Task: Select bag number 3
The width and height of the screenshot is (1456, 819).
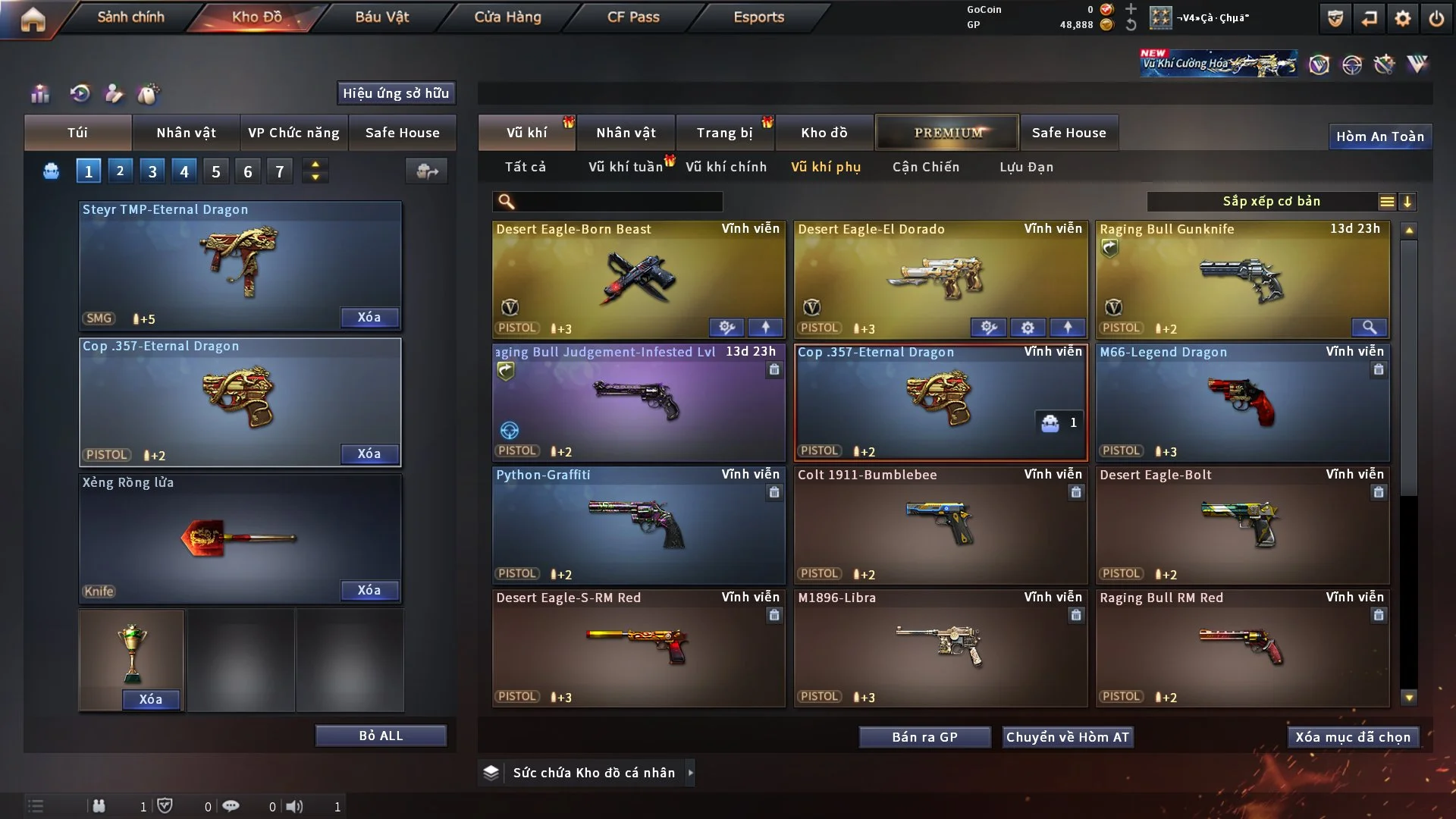Action: point(152,171)
